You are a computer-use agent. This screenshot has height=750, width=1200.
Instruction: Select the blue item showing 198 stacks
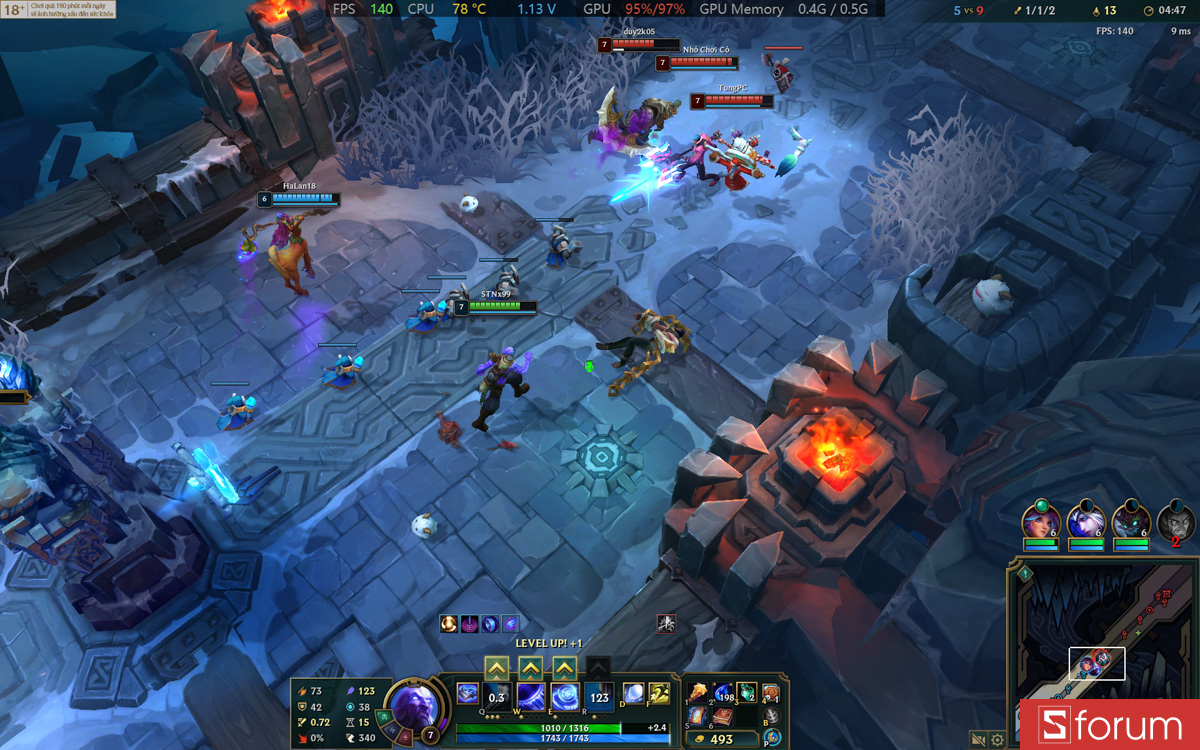click(722, 693)
